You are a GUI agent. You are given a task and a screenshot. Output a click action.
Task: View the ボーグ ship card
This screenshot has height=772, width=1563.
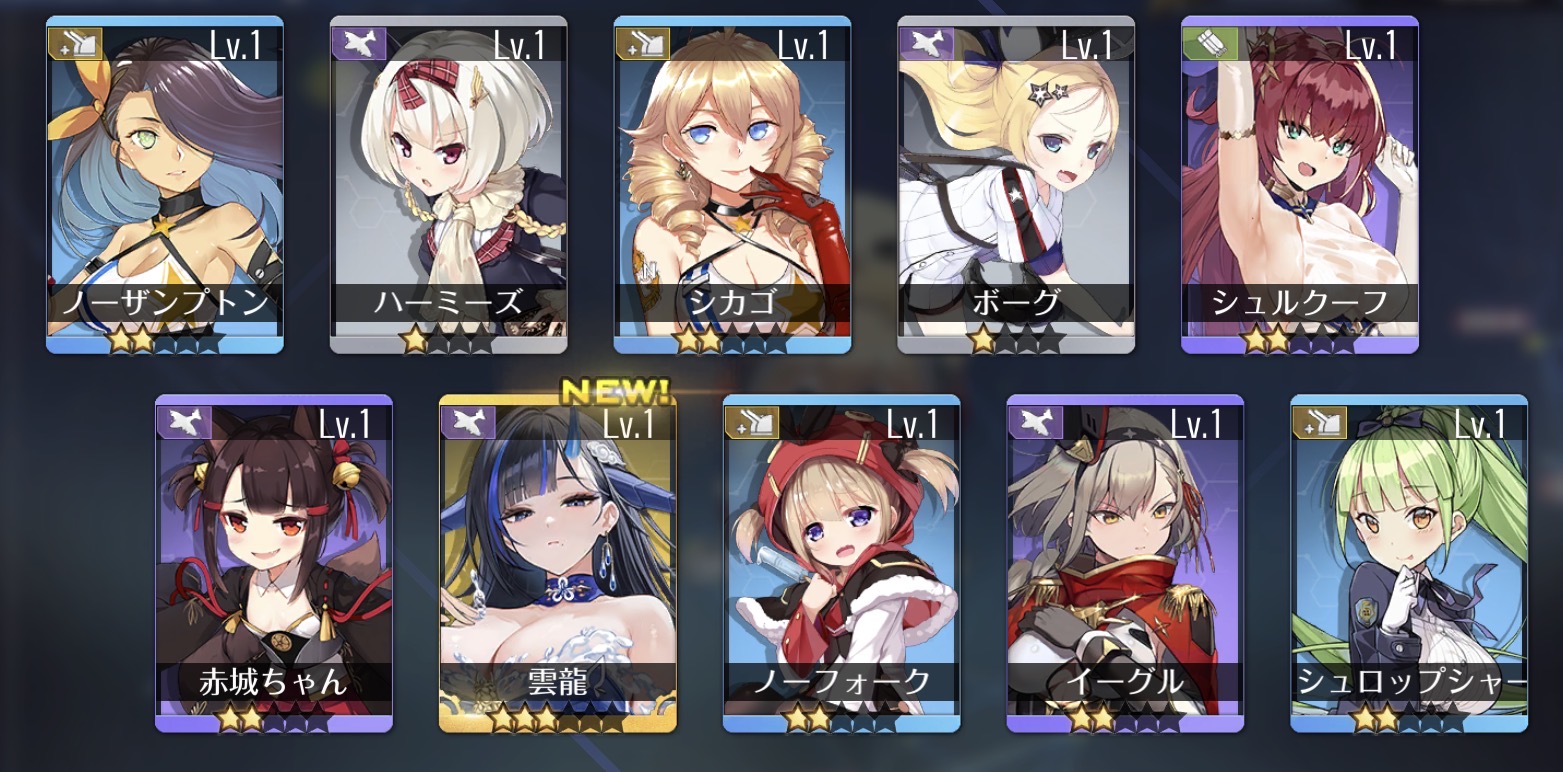pos(1016,185)
